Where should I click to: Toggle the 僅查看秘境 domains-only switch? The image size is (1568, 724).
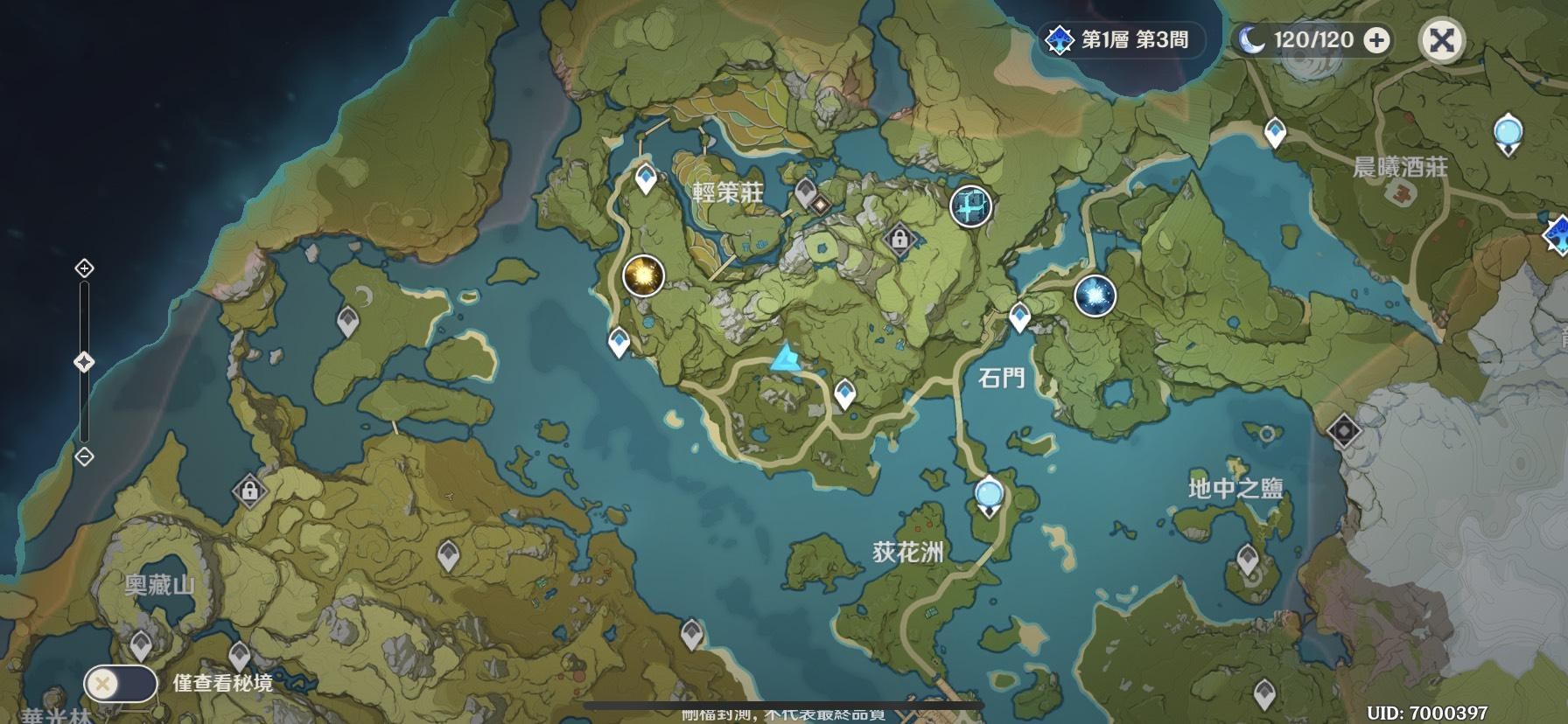click(120, 683)
